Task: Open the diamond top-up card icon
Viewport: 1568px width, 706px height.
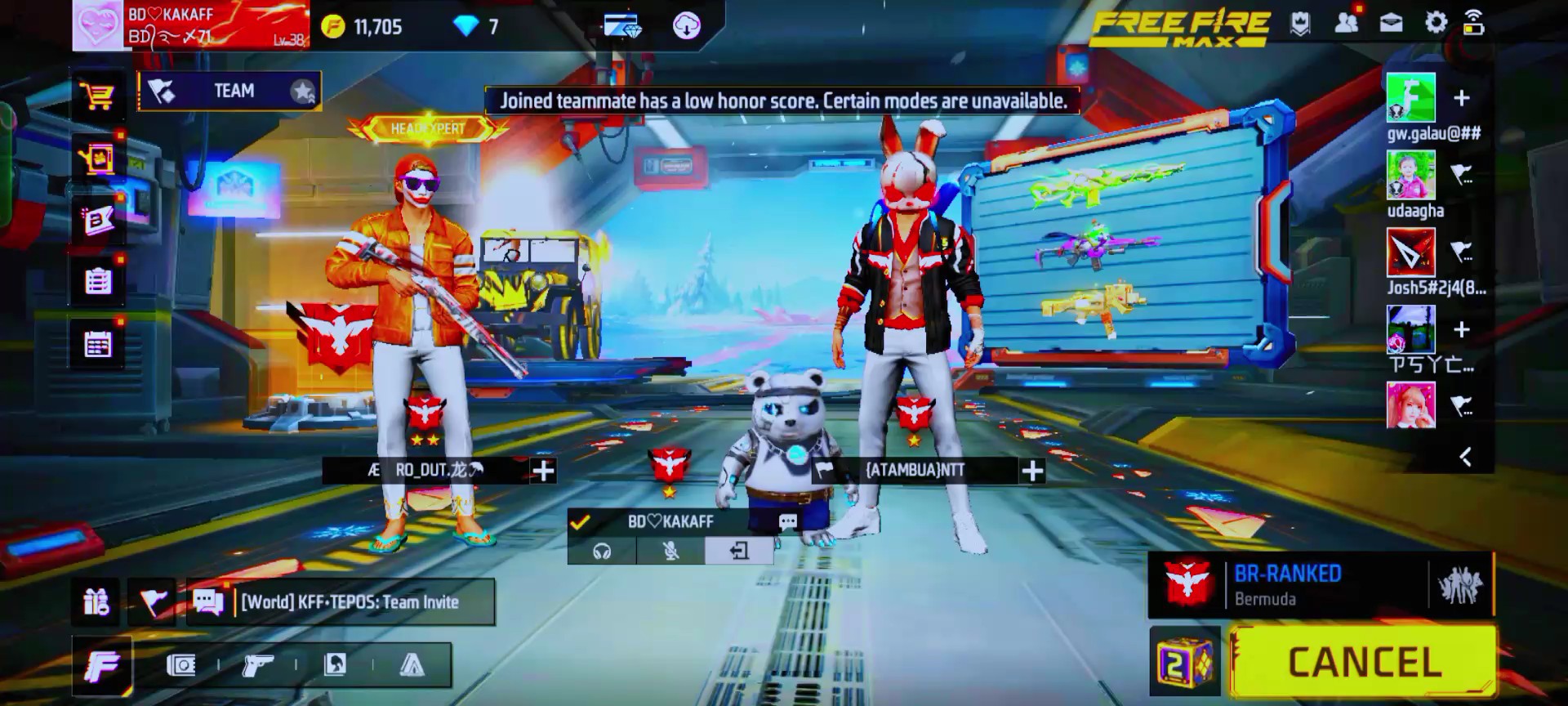Action: pos(622,26)
